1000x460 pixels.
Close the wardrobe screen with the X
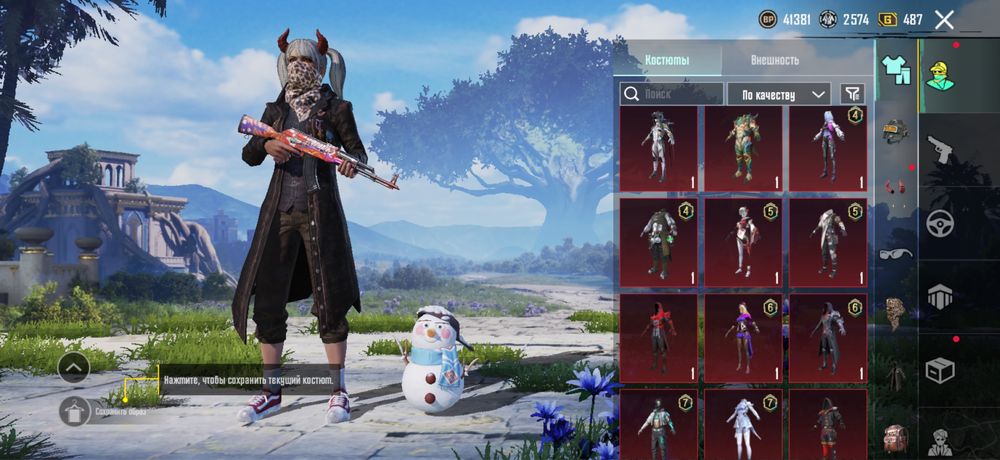(x=944, y=19)
